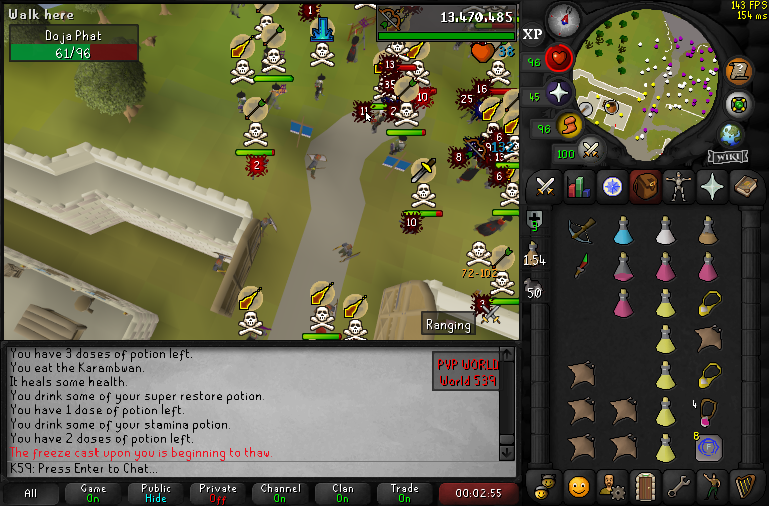Open the Prayer tab

point(712,186)
